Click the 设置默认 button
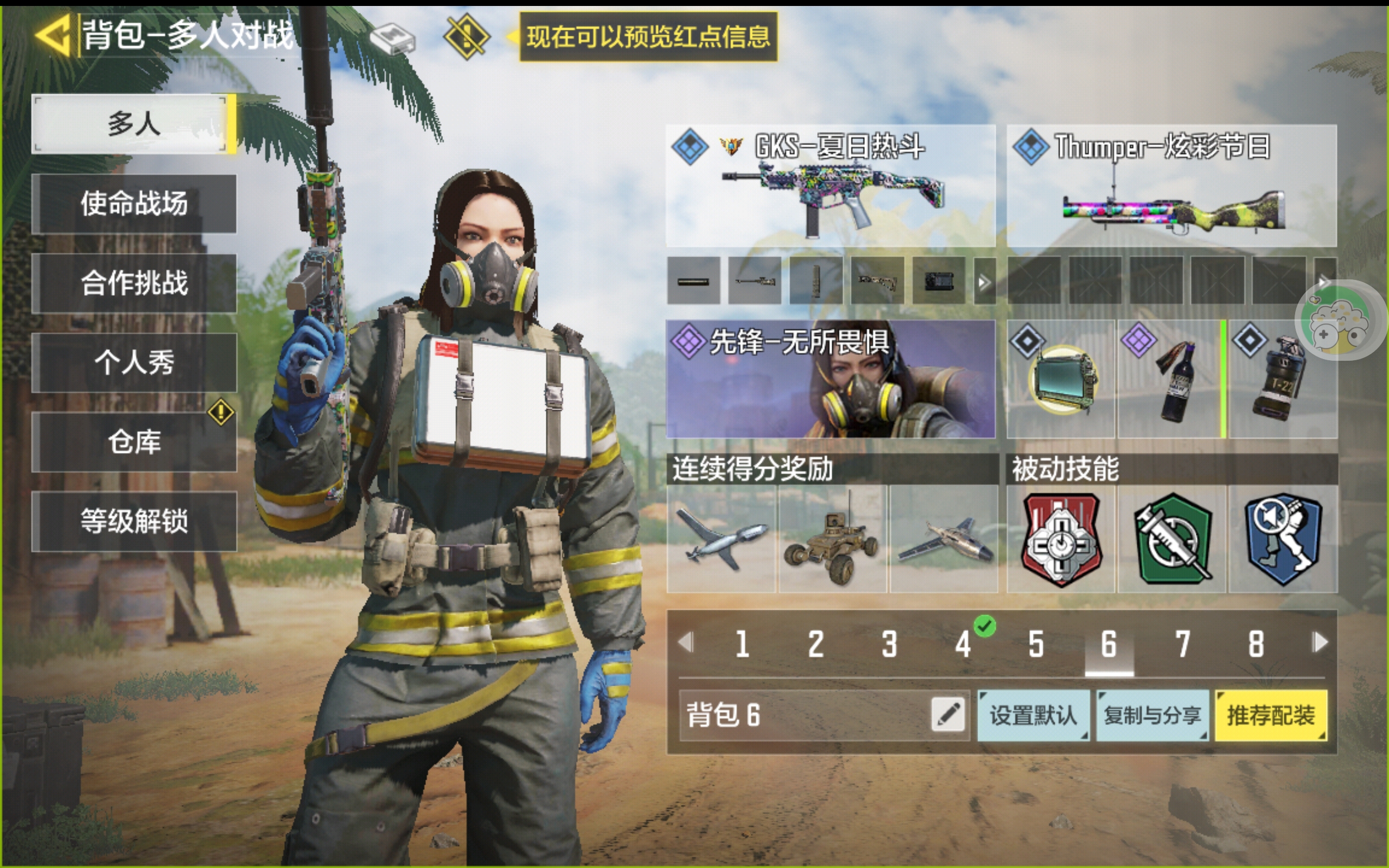This screenshot has width=1389, height=868. coord(1033,716)
